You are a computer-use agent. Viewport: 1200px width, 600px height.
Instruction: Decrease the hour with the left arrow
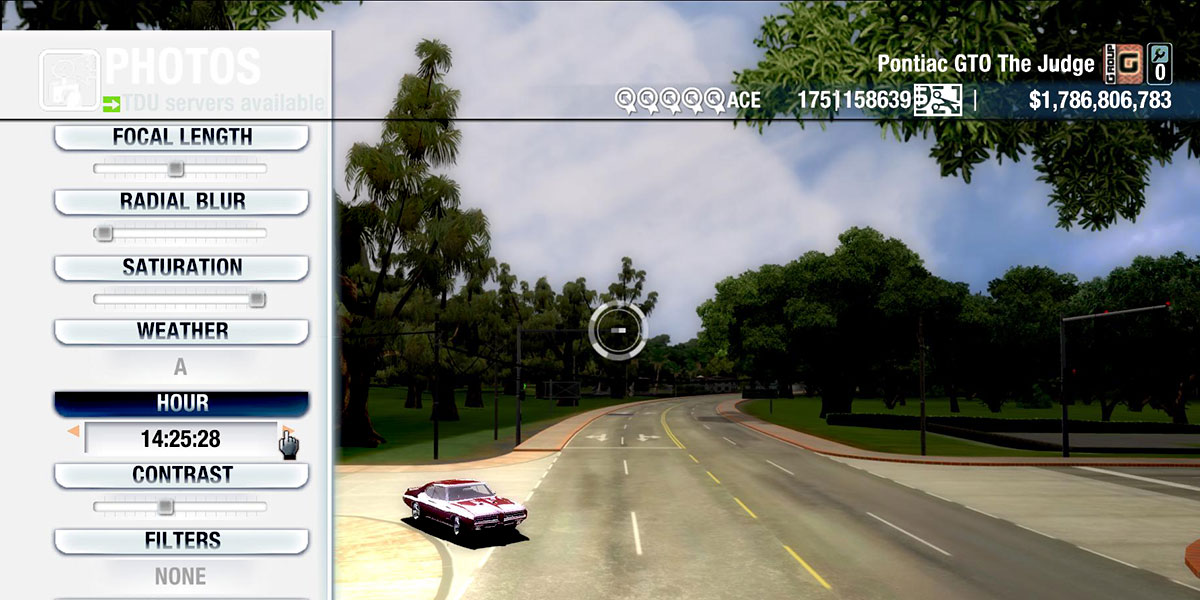click(73, 431)
